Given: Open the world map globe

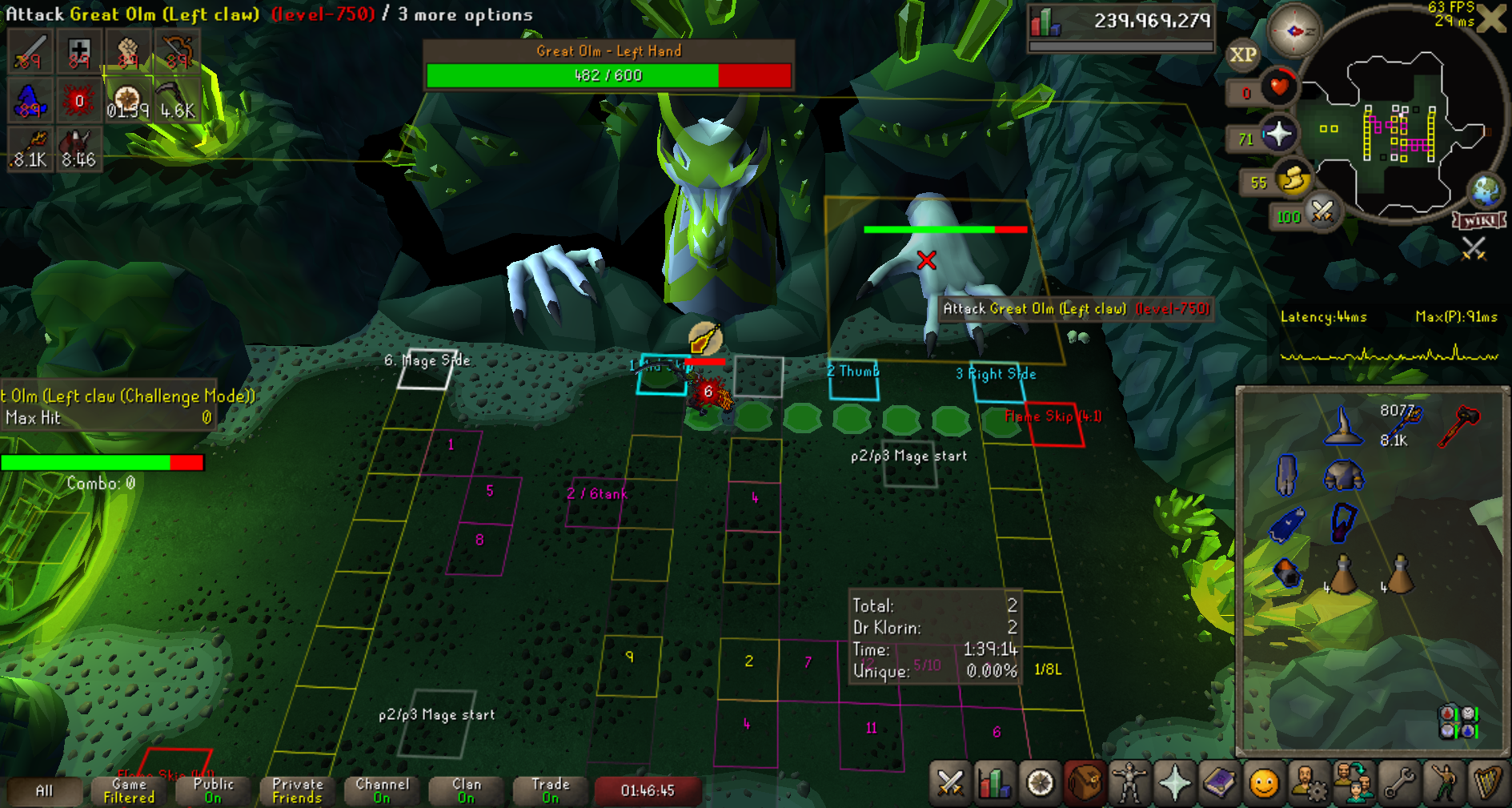Looking at the screenshot, I should coord(1486,191).
